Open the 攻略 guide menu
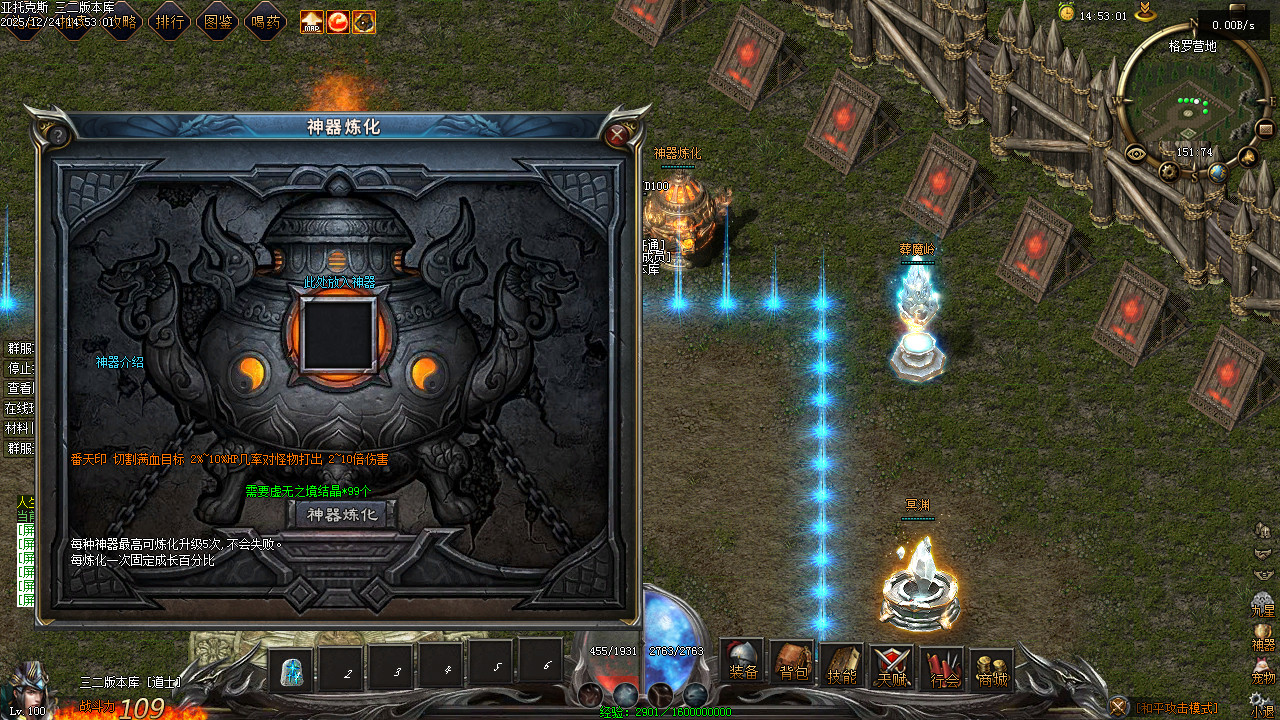 (122, 21)
